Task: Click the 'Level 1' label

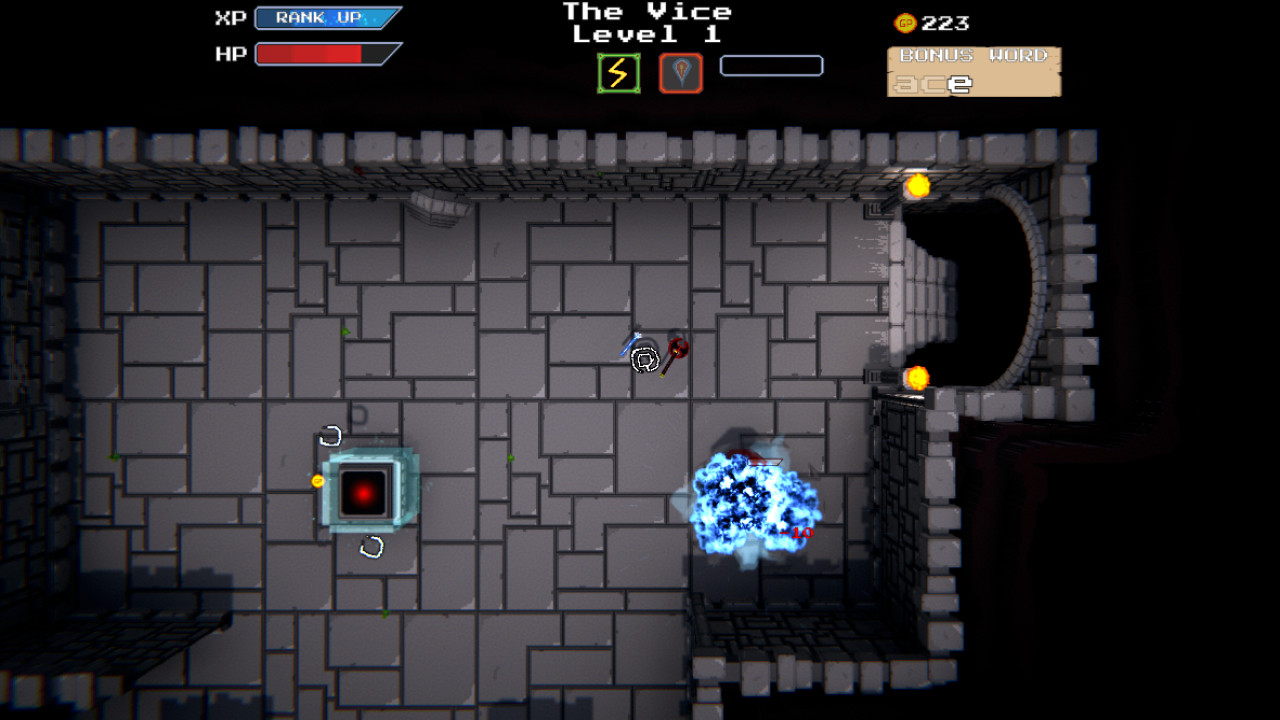Action: 647,34
